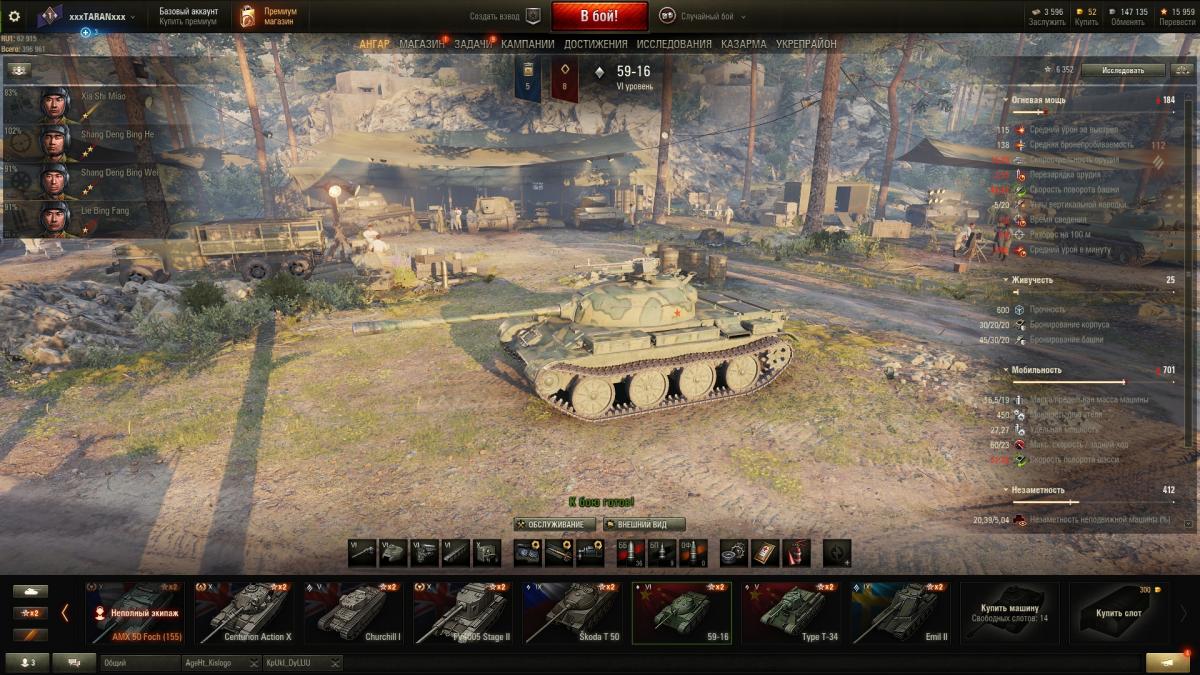
Task: Open the ЗАДАЧИ tab
Action: click(473, 44)
